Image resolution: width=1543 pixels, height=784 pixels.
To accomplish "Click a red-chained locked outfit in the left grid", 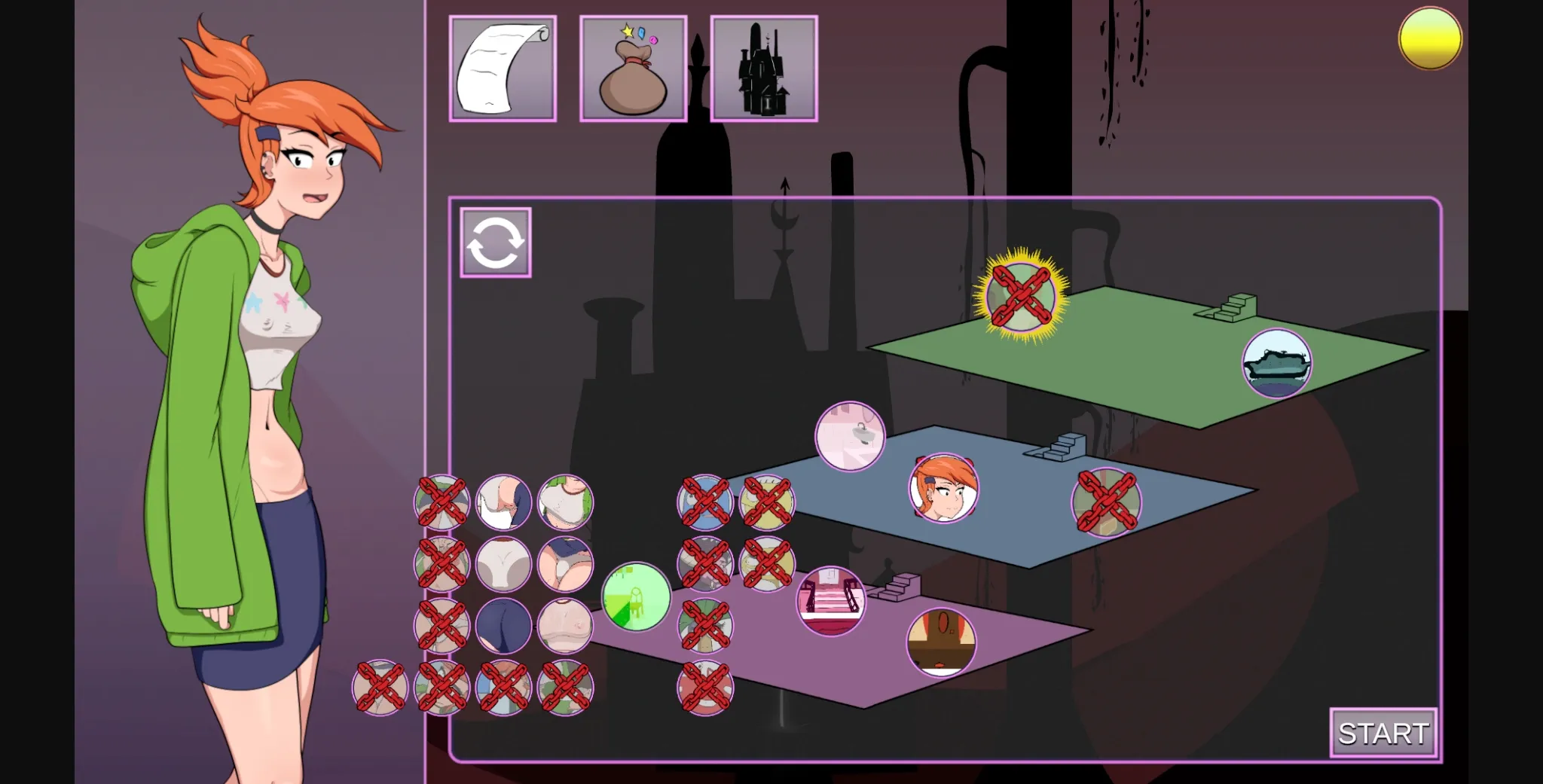I will pos(442,503).
